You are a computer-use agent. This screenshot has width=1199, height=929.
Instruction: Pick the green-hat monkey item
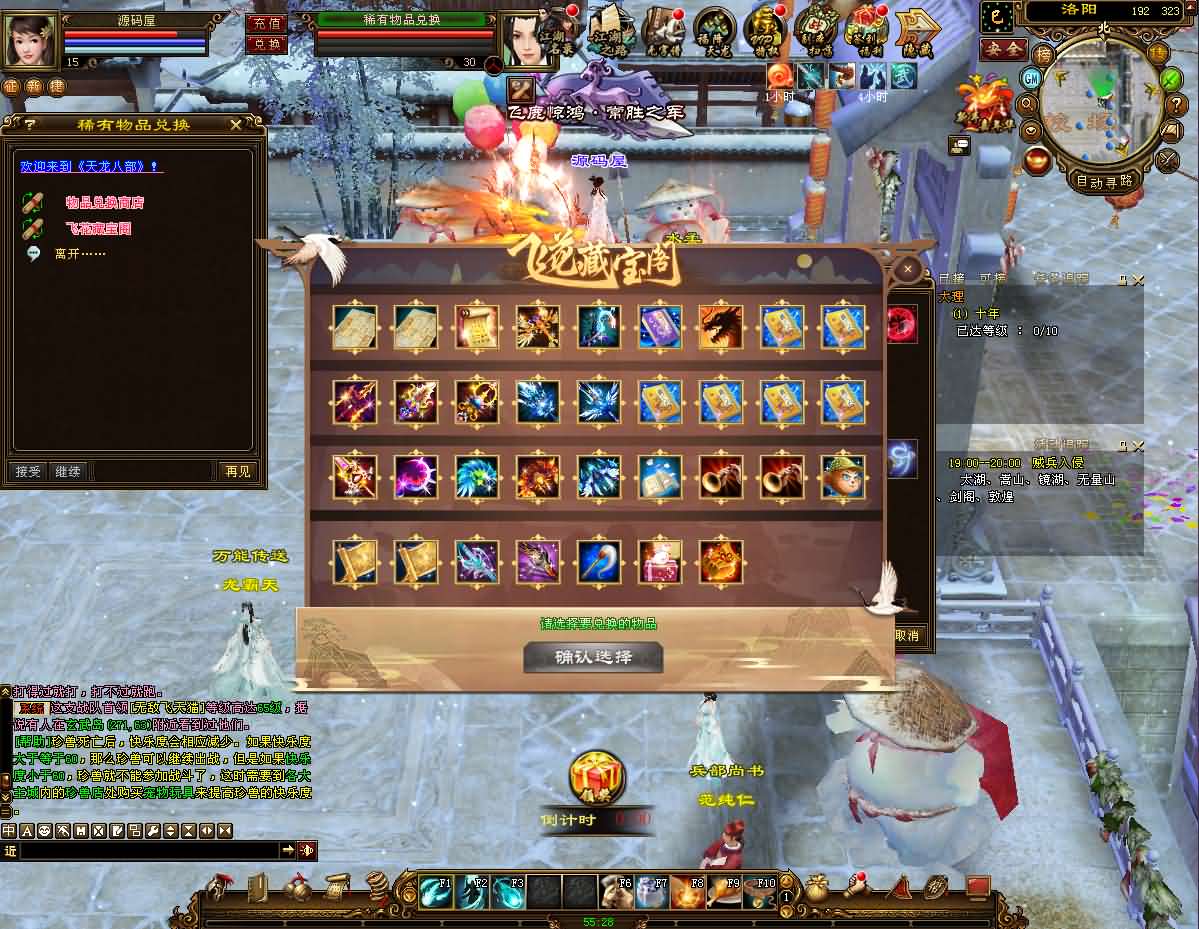click(843, 476)
